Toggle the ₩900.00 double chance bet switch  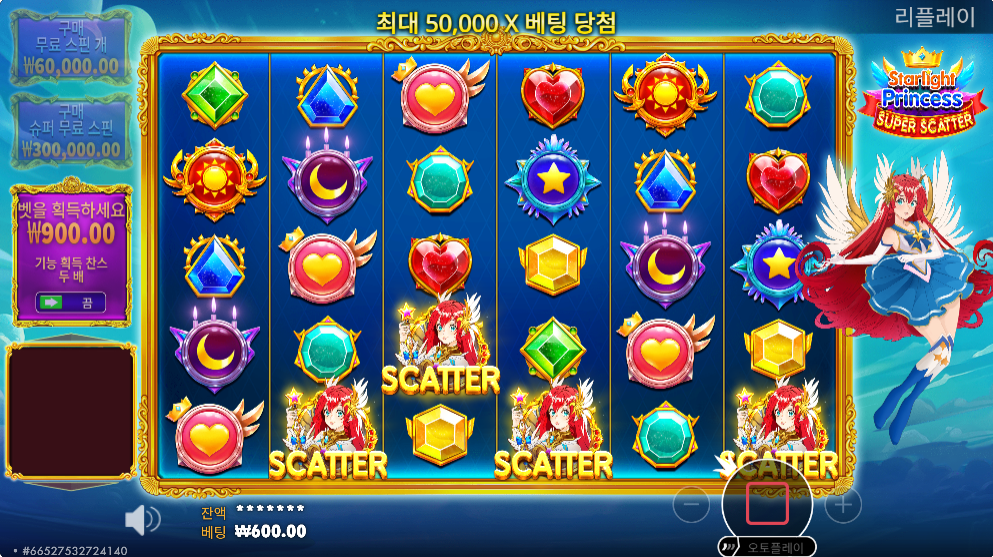coord(69,301)
